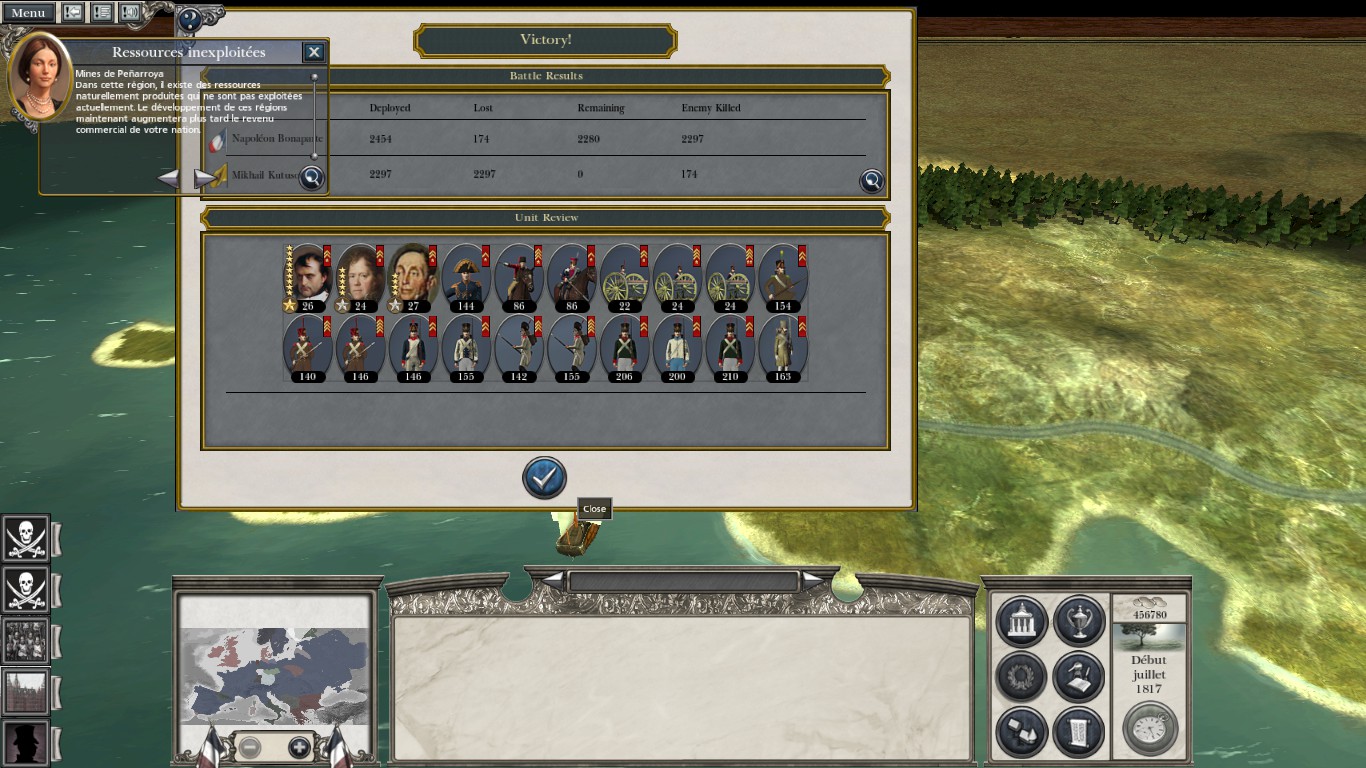Close the Ressources inexploitées advisor panel
The image size is (1366, 768).
click(x=314, y=52)
